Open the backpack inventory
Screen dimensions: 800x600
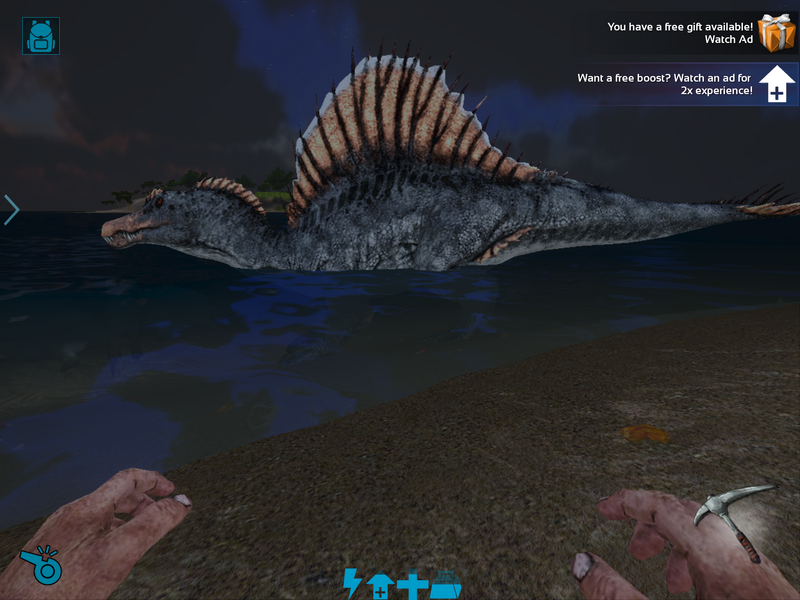tap(41, 36)
